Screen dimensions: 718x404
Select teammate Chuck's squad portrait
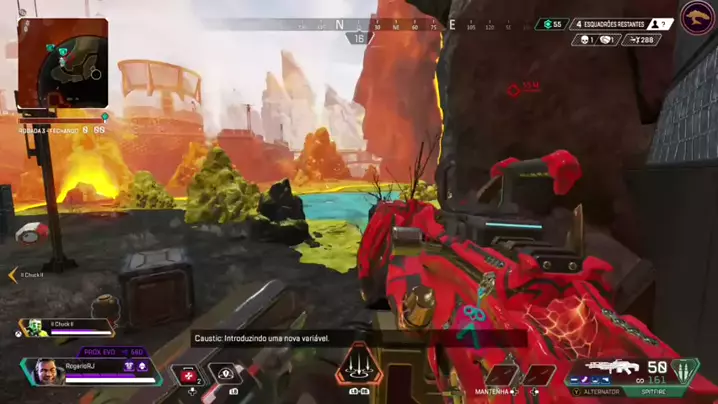point(34,327)
